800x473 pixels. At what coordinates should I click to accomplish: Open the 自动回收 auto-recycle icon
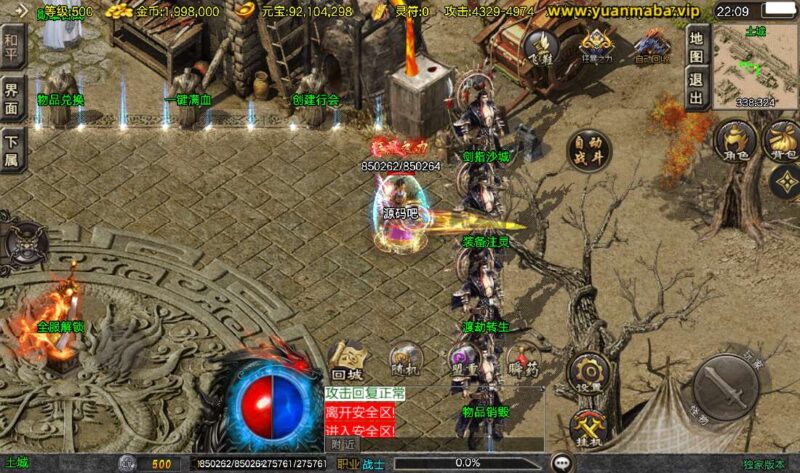pos(651,46)
